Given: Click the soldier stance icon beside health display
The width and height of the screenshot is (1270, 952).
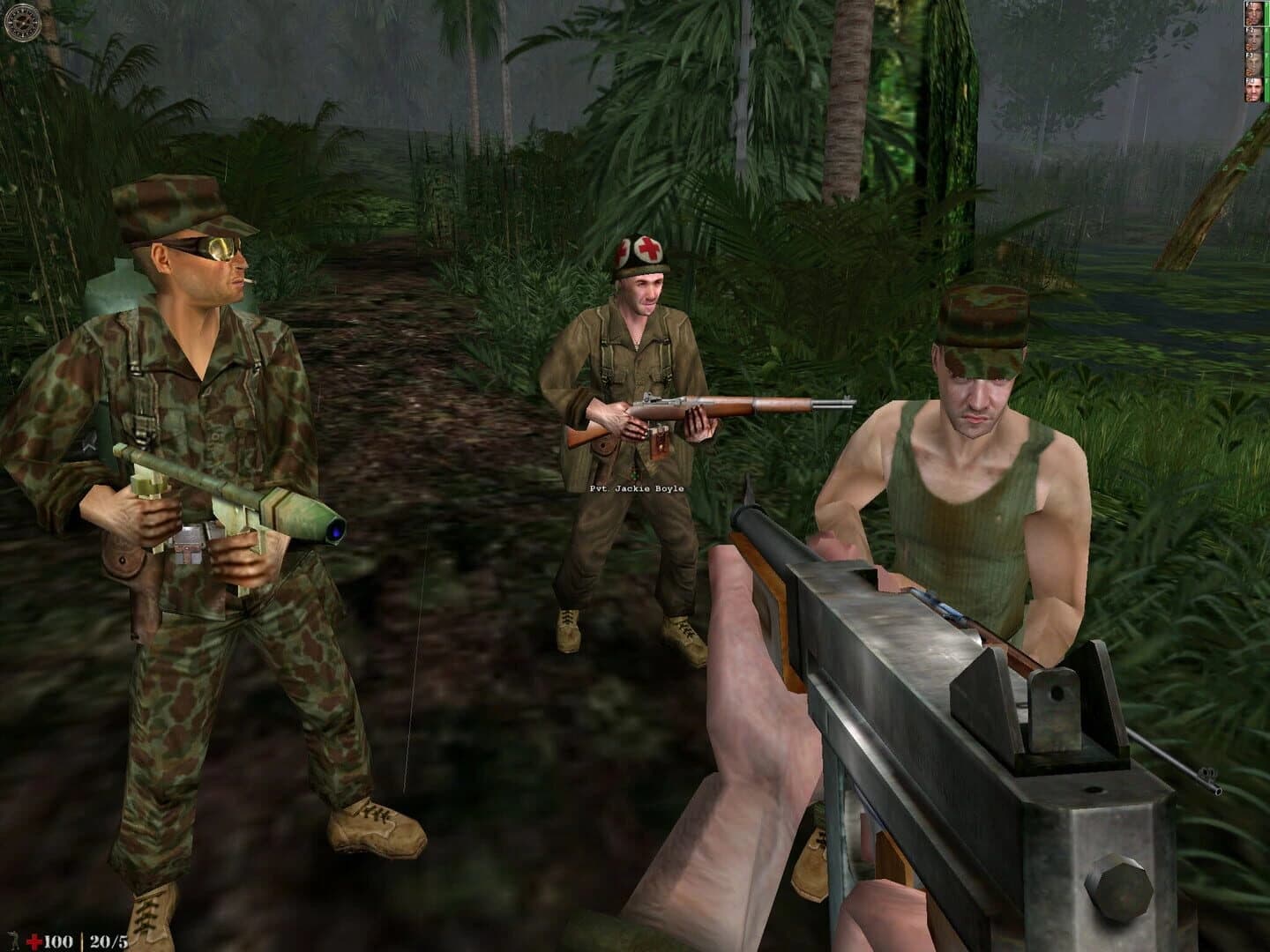Looking at the screenshot, I should pyautogui.click(x=13, y=938).
